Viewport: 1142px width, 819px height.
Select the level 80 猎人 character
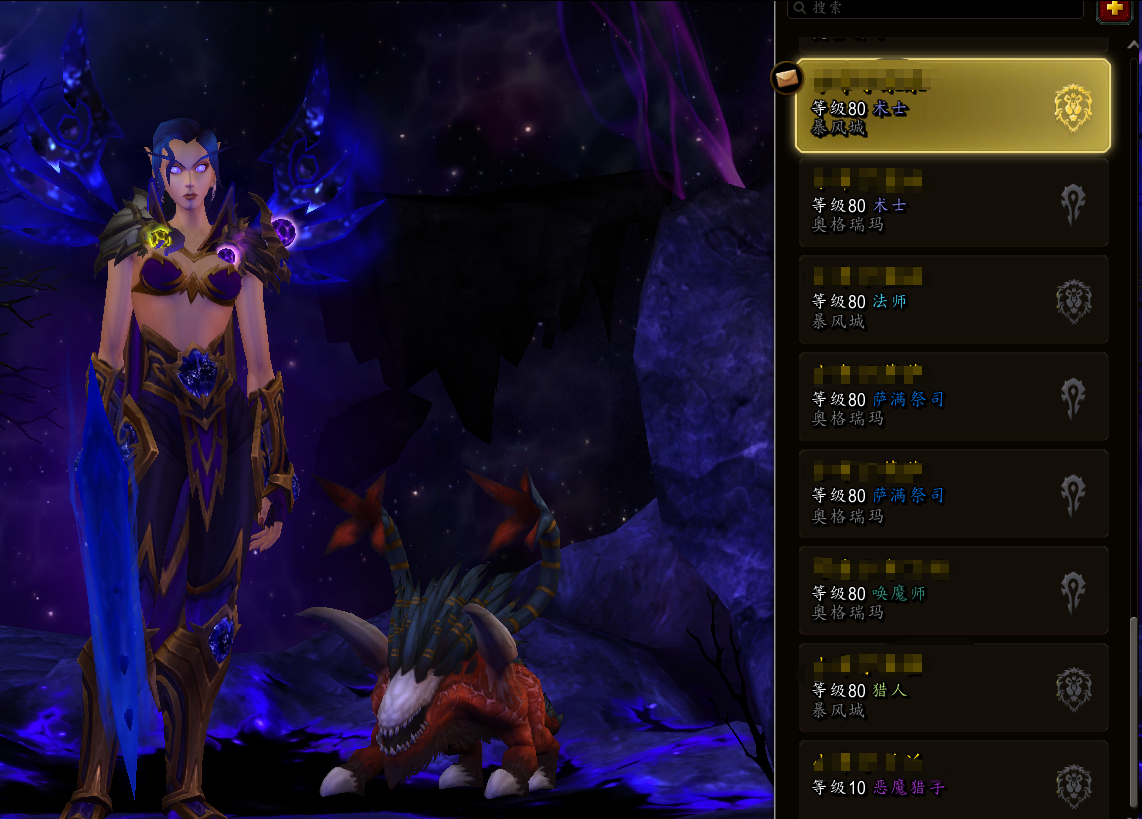[x=952, y=688]
